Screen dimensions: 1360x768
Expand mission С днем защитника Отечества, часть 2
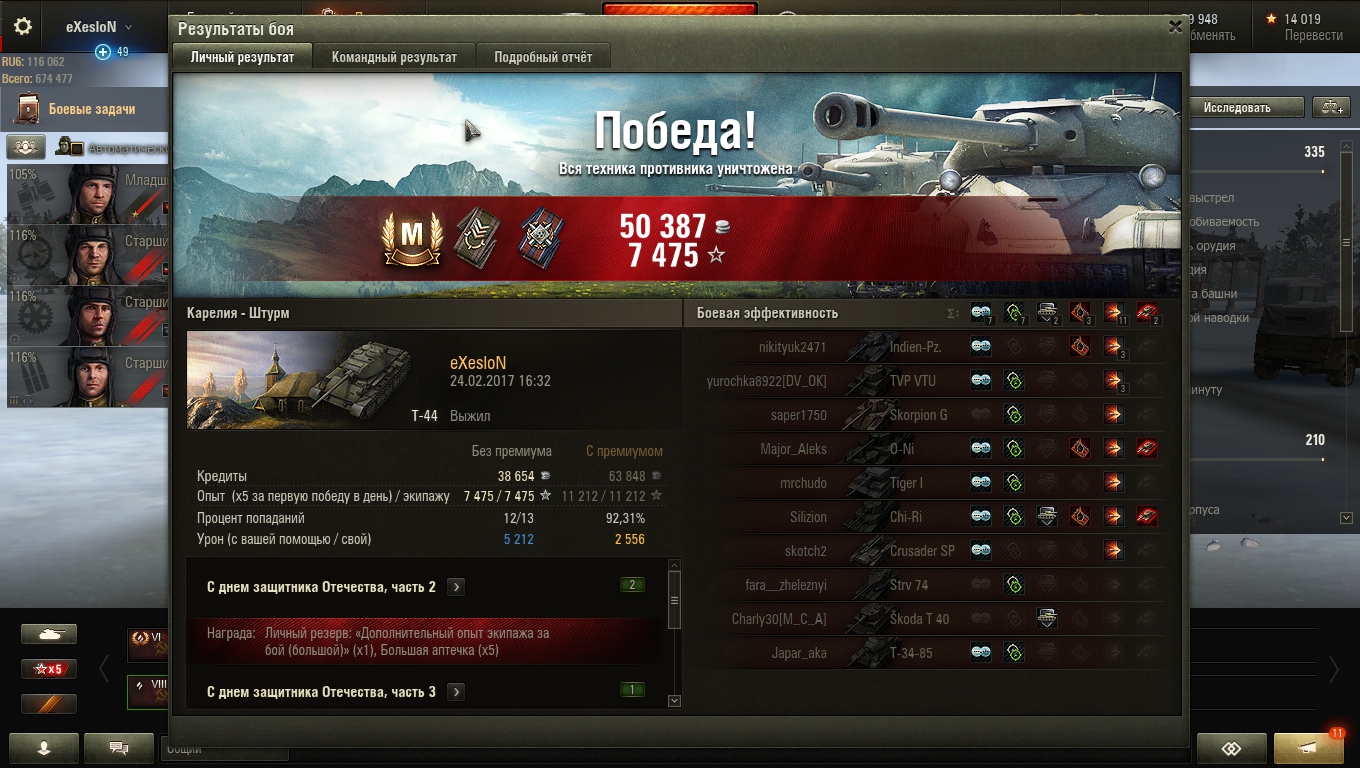(456, 587)
